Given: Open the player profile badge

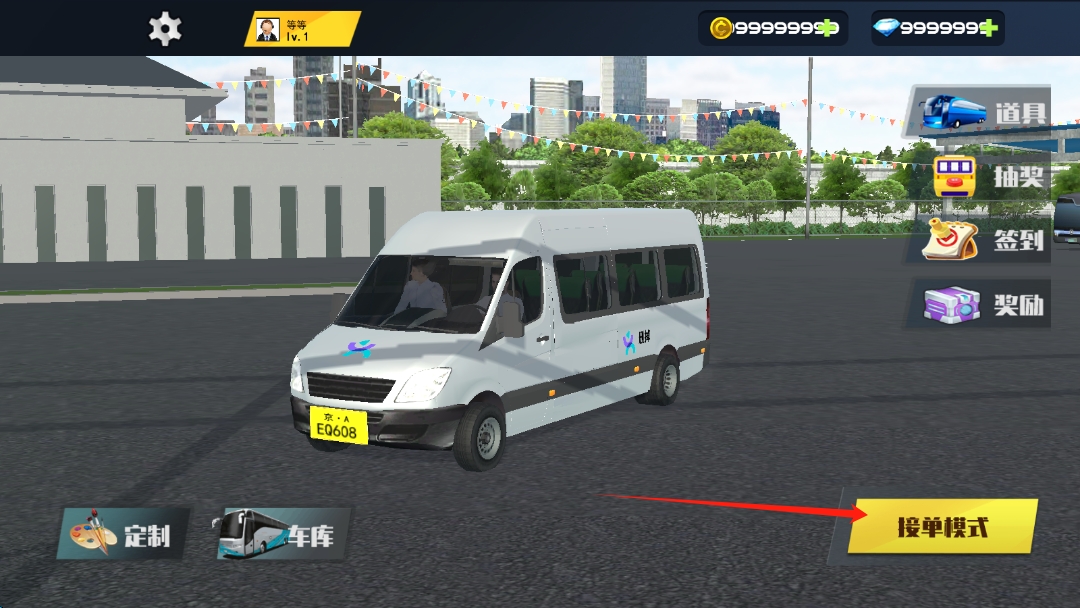Looking at the screenshot, I should tap(302, 29).
